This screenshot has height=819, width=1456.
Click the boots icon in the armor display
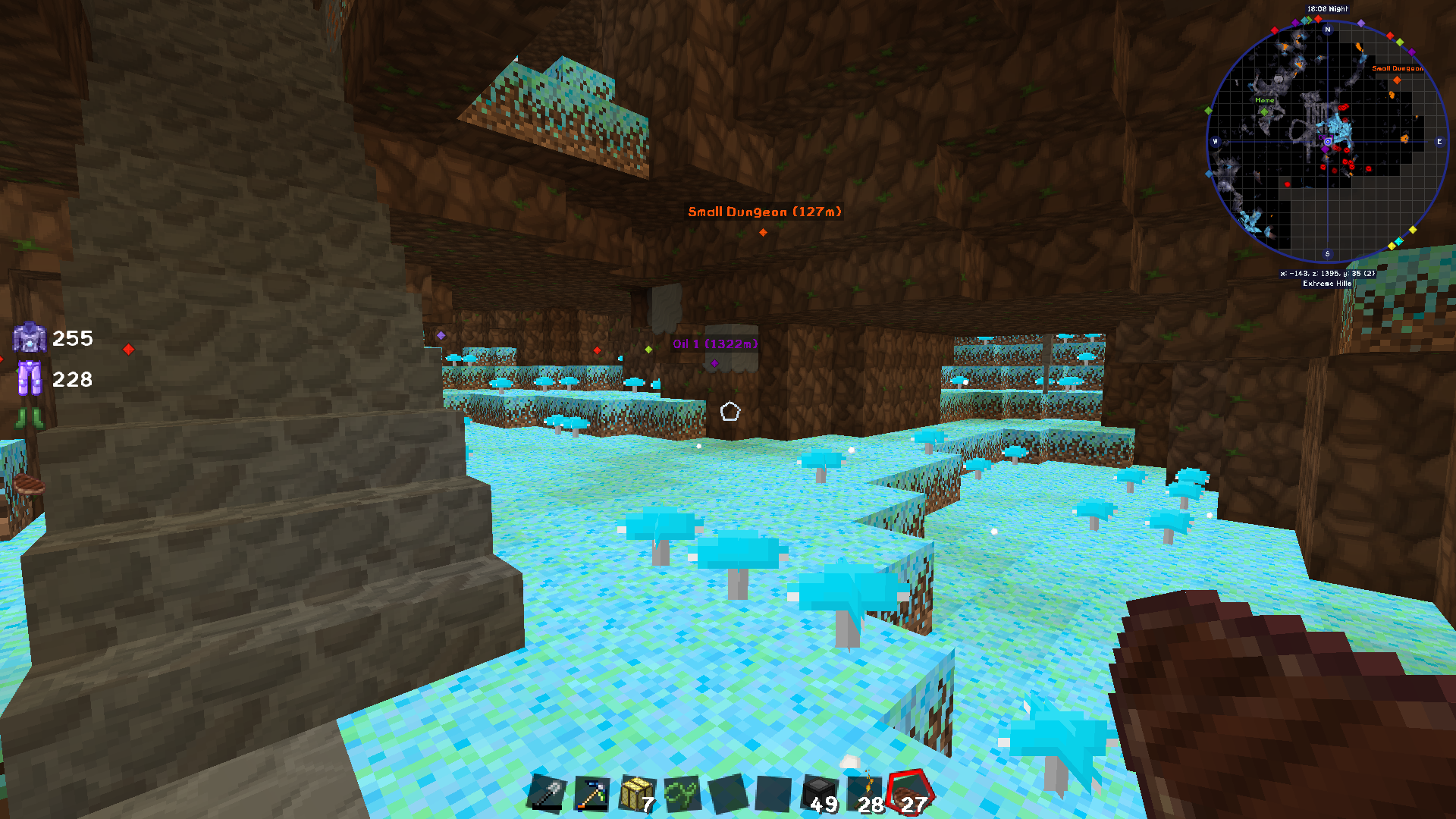(29, 419)
